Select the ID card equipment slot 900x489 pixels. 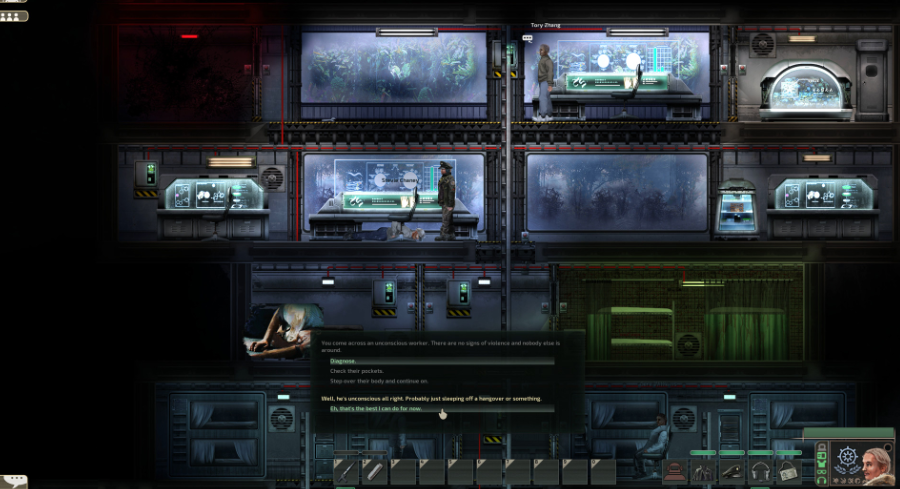point(788,470)
